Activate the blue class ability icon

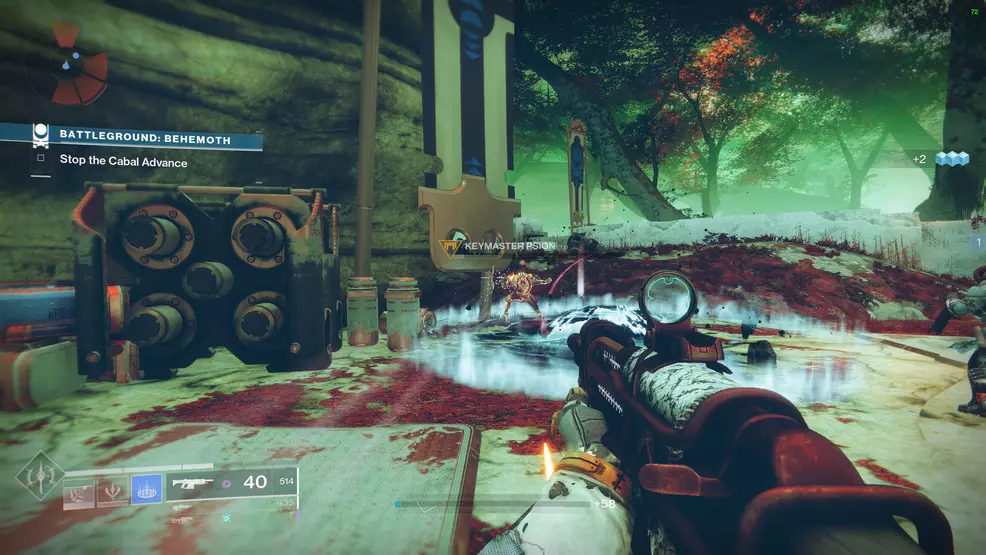click(146, 490)
